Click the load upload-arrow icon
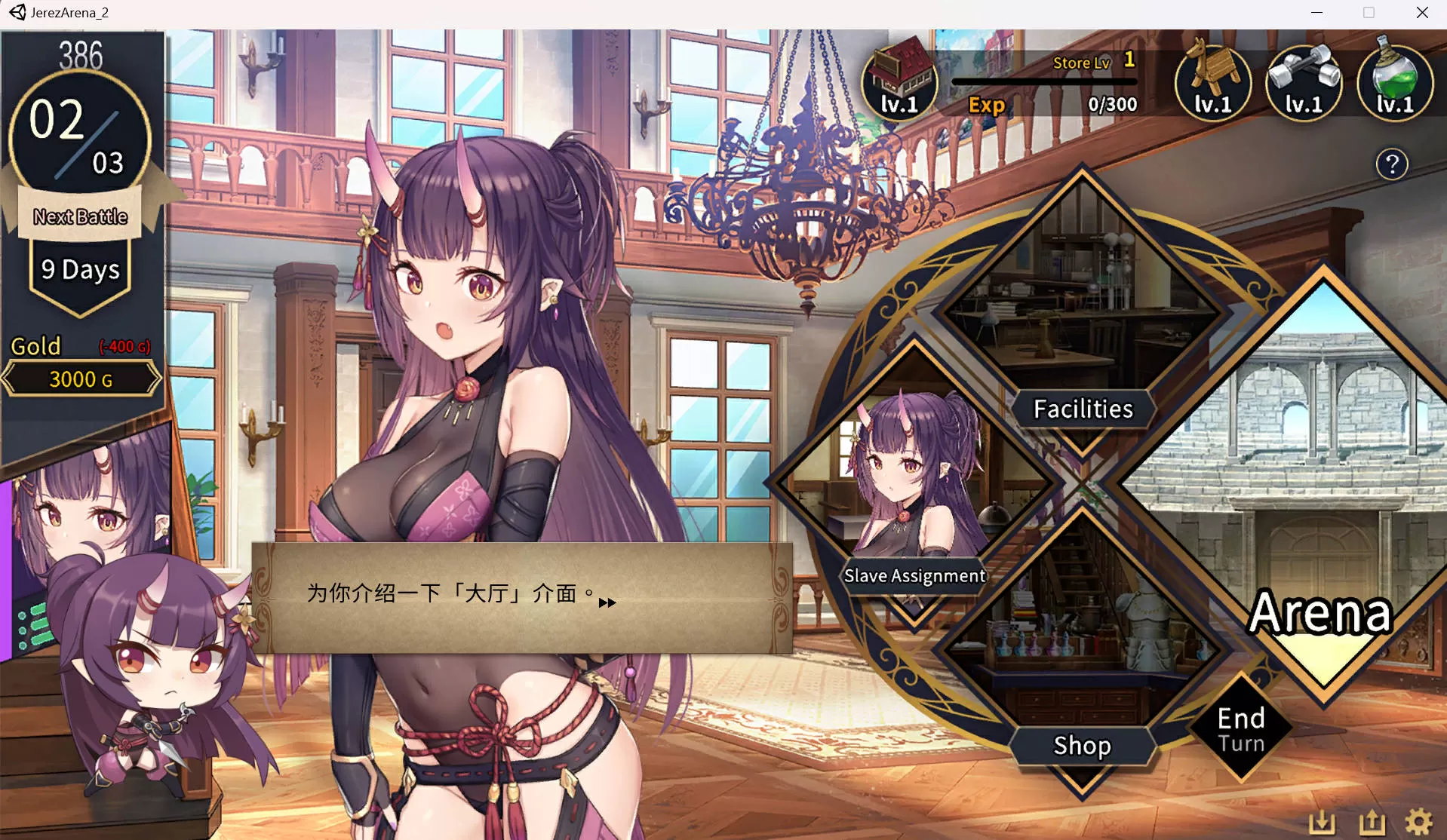The width and height of the screenshot is (1447, 840). click(1372, 822)
